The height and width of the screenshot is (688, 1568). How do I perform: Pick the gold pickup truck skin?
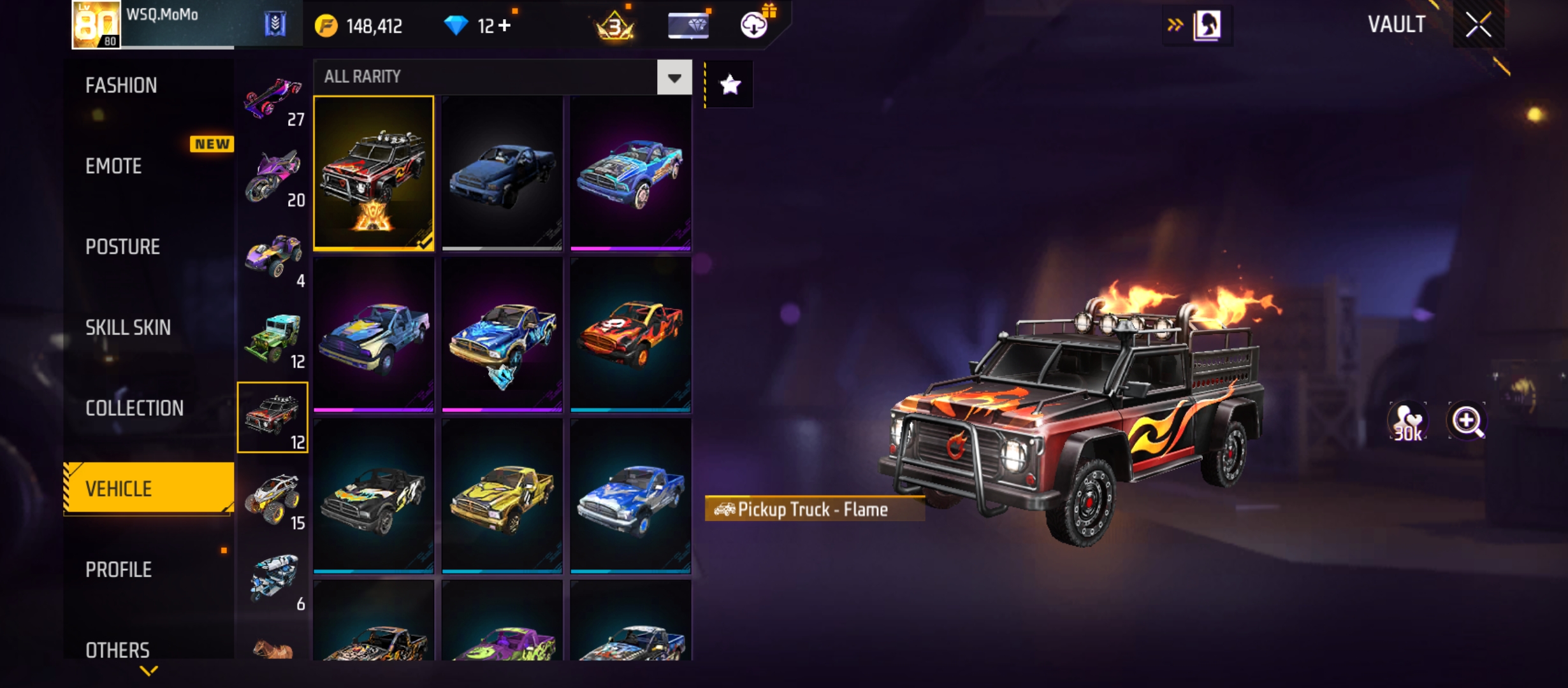[502, 496]
